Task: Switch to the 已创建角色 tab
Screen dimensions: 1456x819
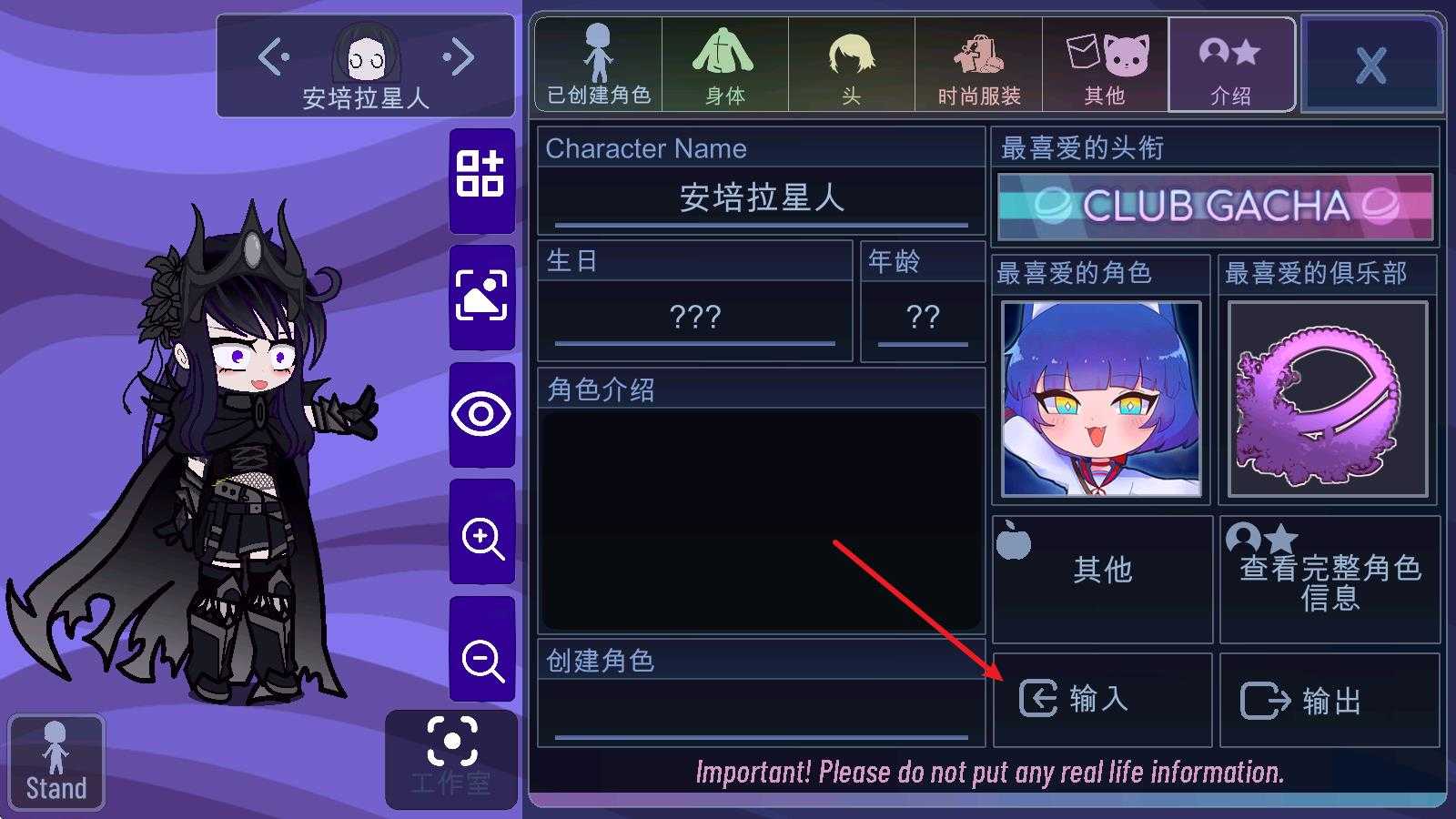Action: point(598,66)
